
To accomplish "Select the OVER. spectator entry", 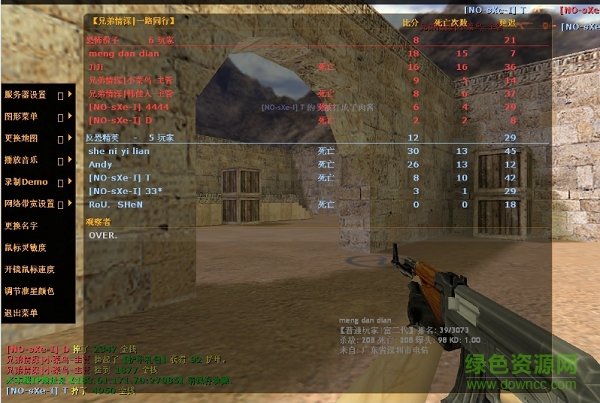I will click(x=103, y=235).
